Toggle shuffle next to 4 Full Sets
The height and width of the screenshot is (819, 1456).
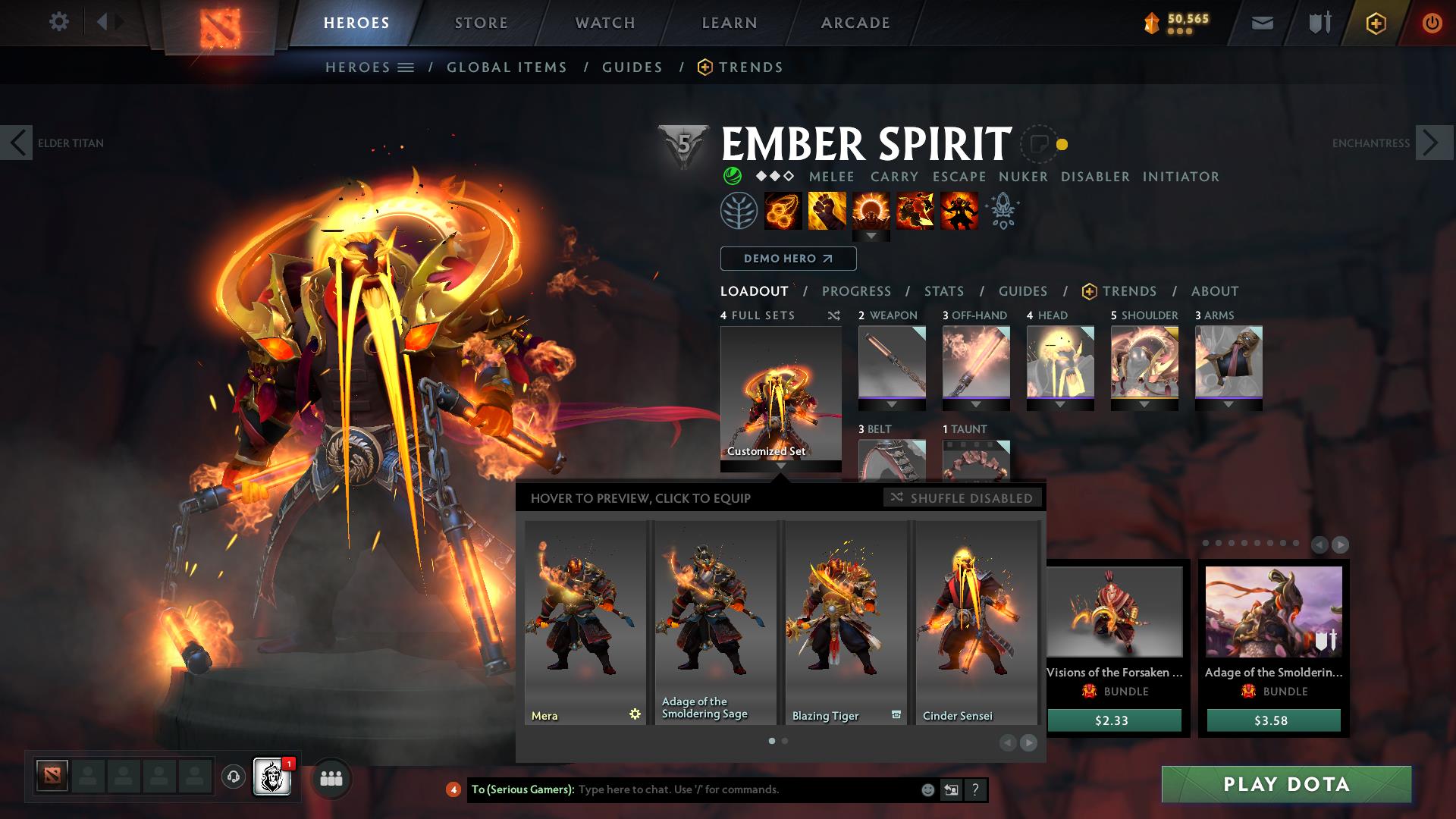[833, 315]
